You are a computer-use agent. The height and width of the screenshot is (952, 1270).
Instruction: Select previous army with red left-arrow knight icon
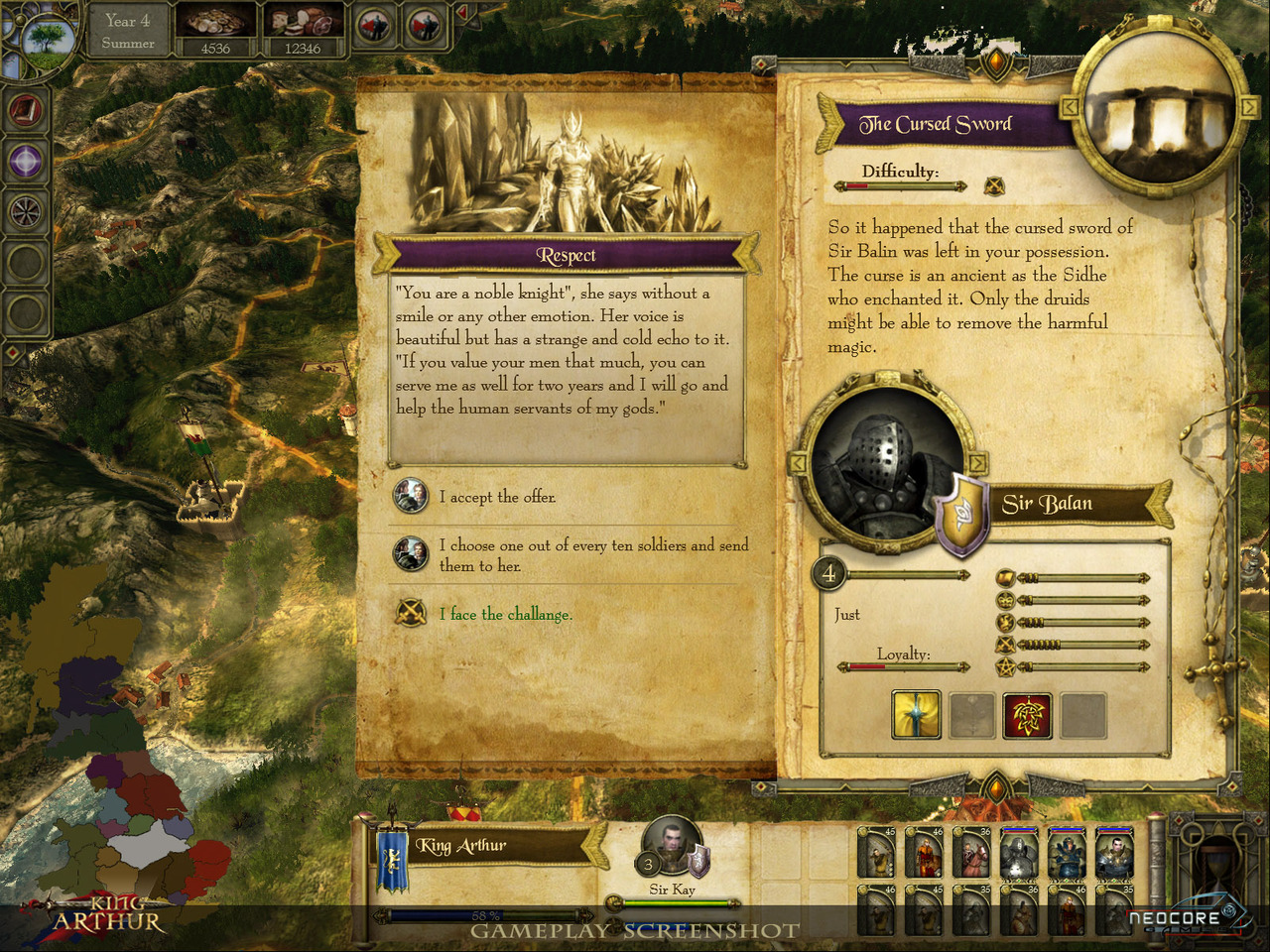tap(374, 27)
